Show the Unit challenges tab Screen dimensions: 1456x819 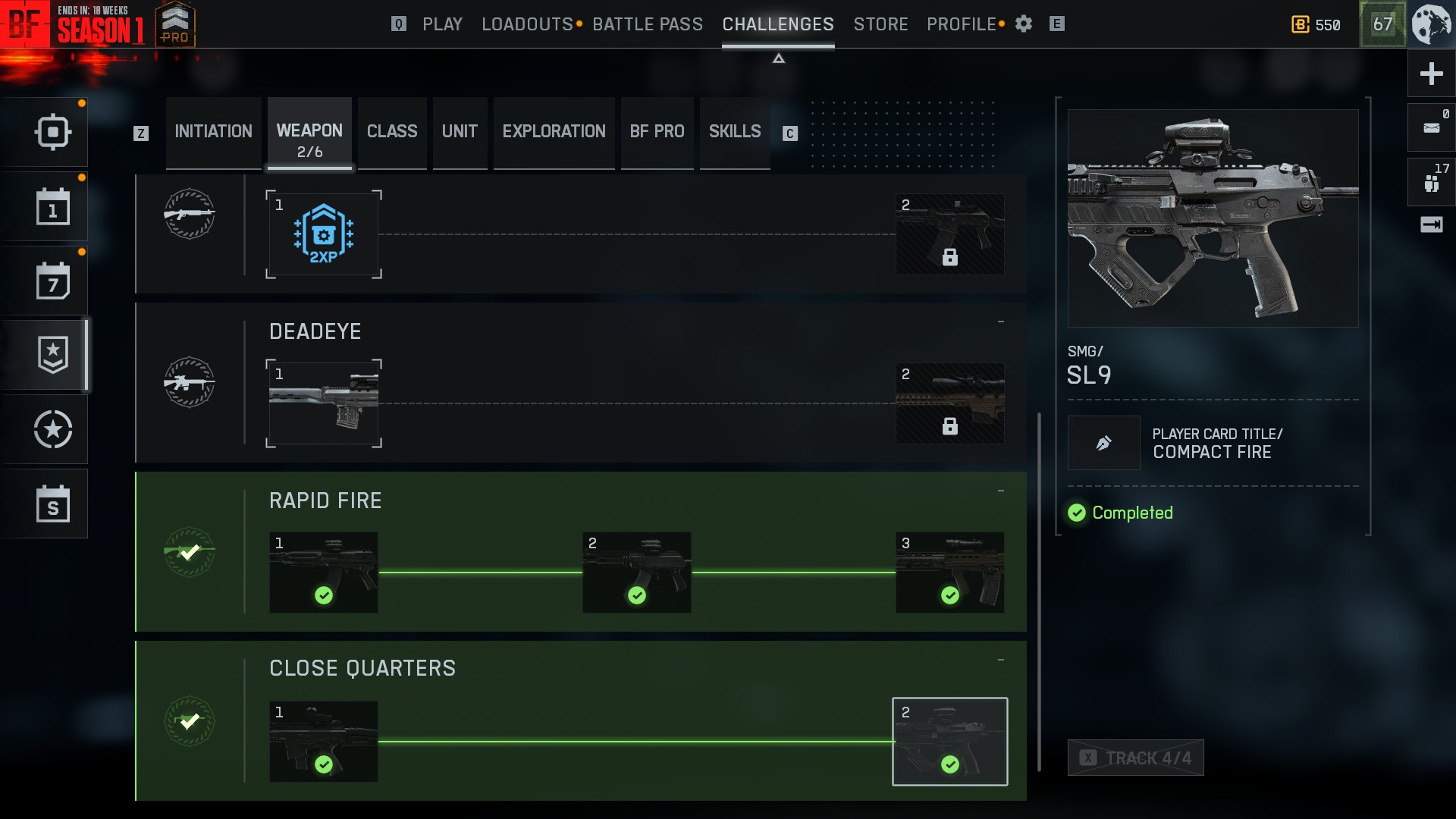click(460, 132)
